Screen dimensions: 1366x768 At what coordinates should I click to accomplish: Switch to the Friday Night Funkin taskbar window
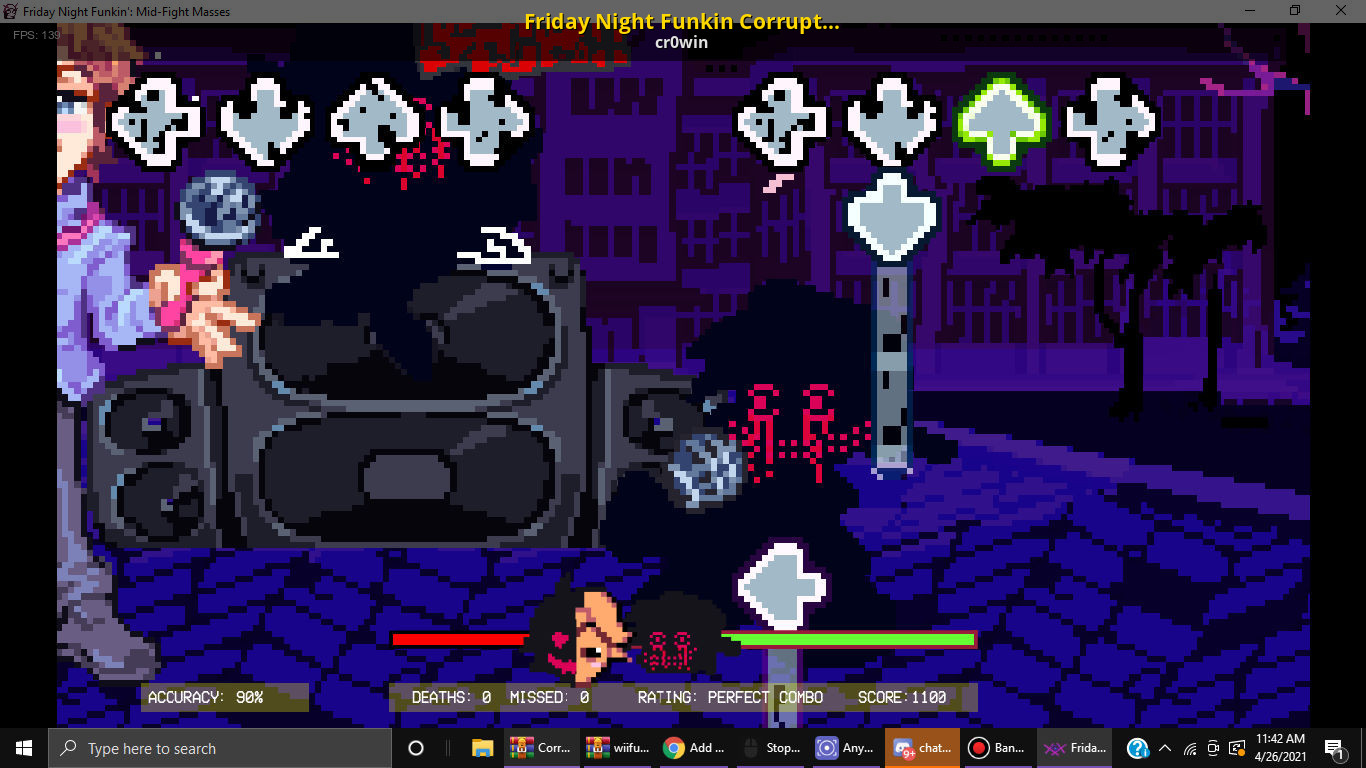click(x=1073, y=747)
